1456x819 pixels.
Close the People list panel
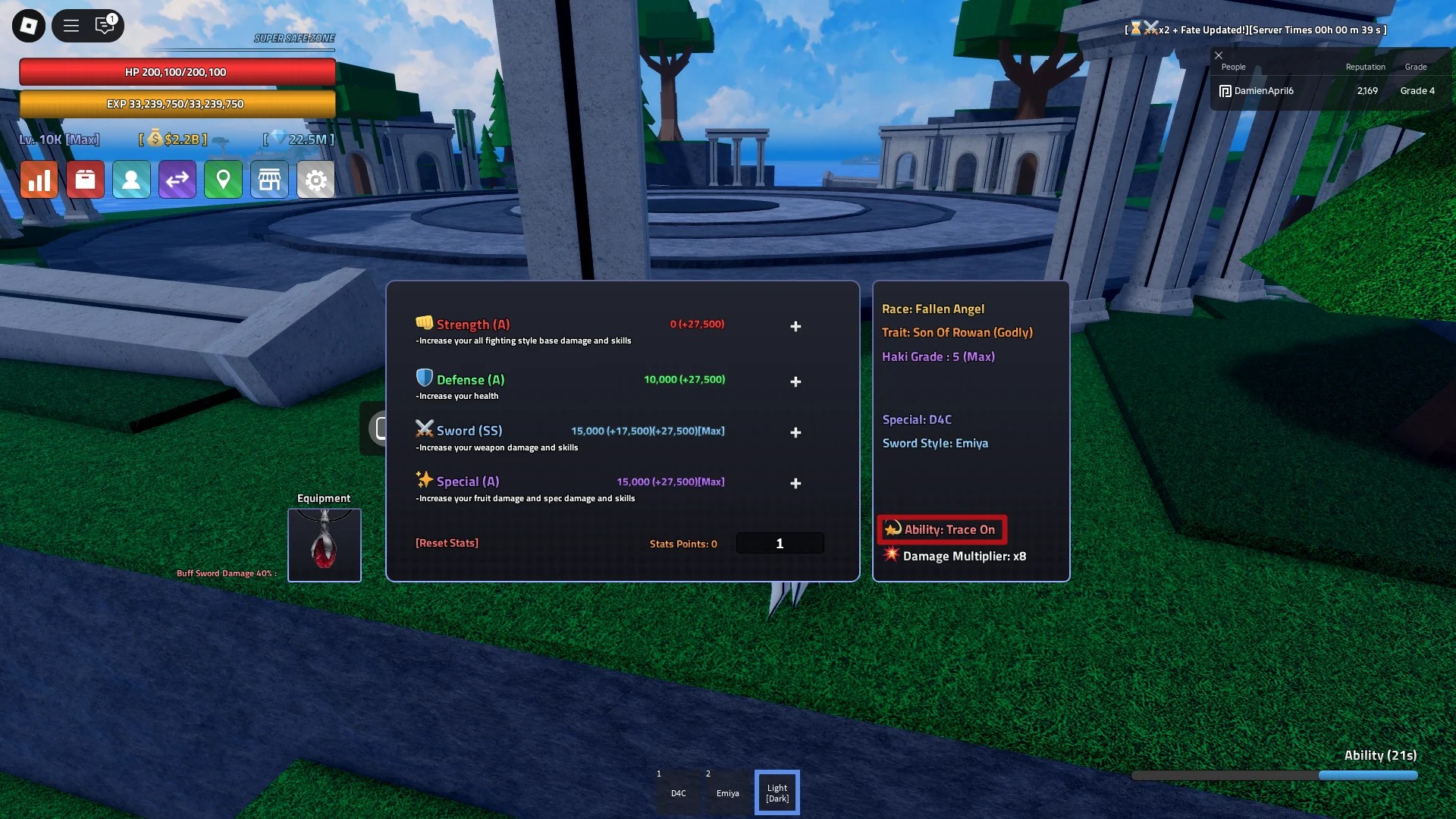[1219, 55]
